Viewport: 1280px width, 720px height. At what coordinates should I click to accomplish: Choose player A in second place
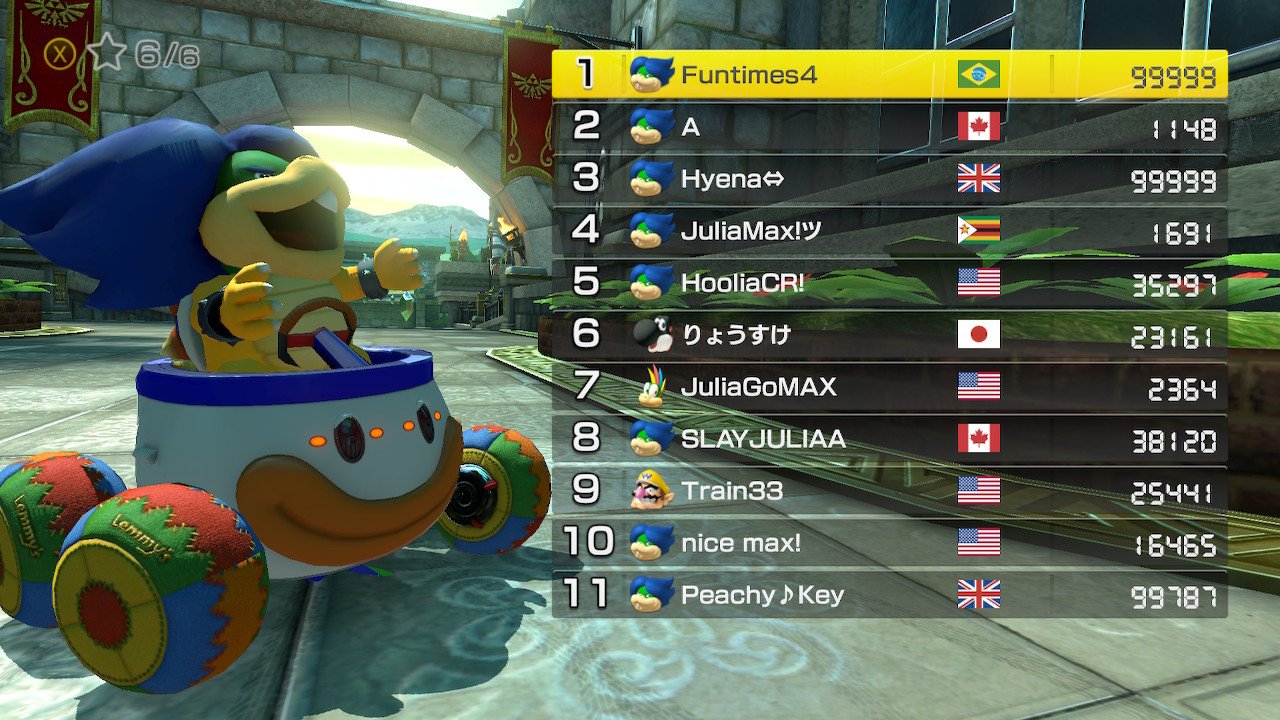889,127
